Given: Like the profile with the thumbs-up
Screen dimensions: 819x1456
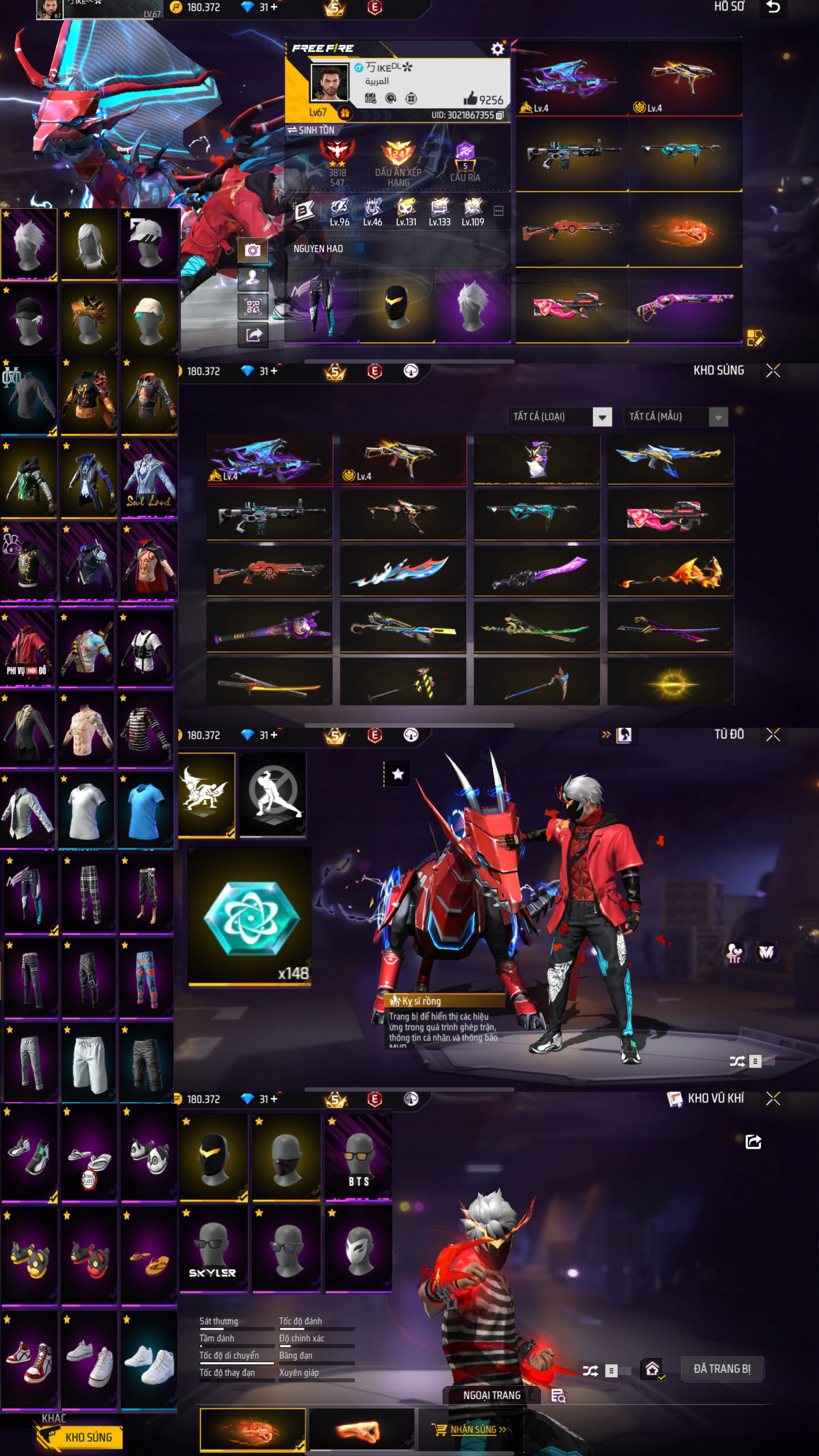Looking at the screenshot, I should [470, 99].
